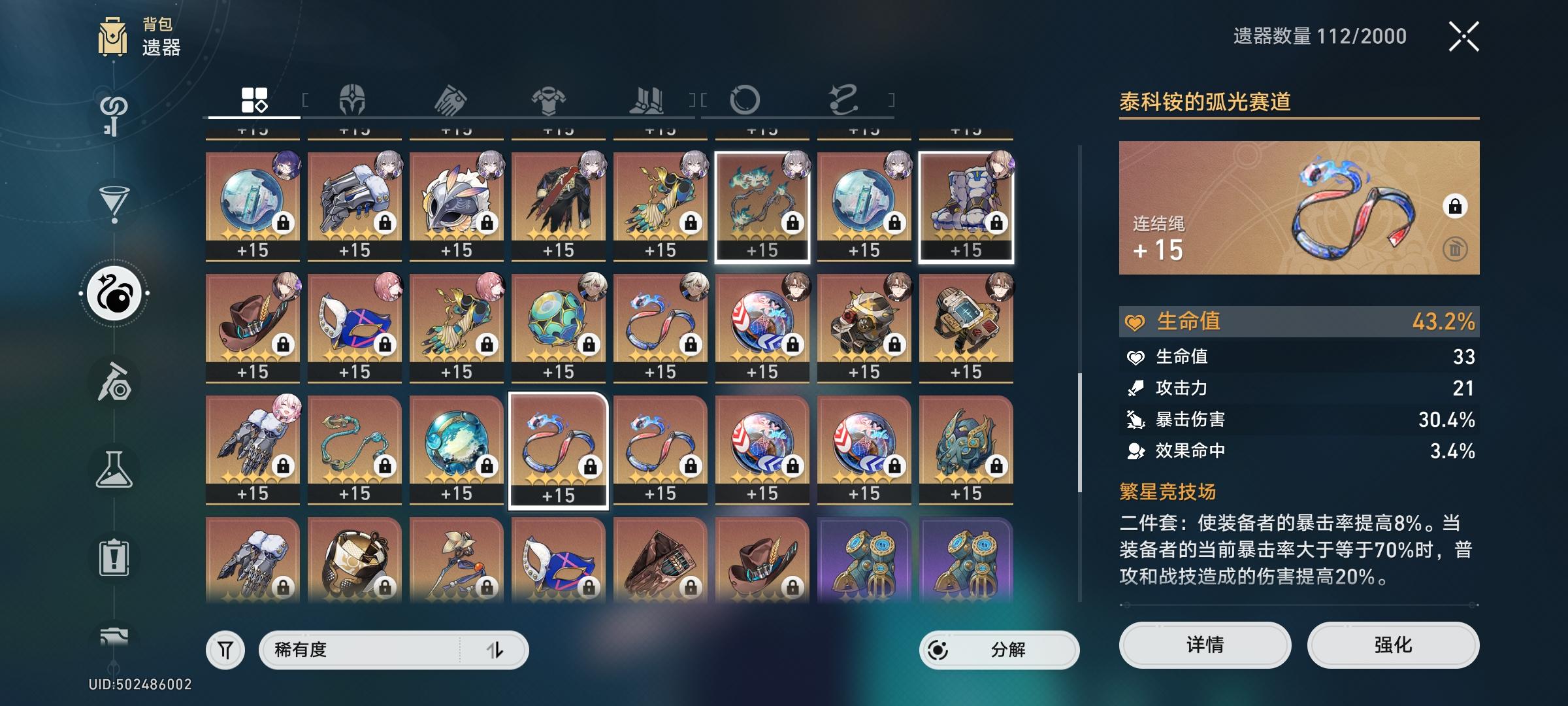Tap the 强化 enhance button
Image resolution: width=1568 pixels, height=706 pixels.
(1393, 645)
